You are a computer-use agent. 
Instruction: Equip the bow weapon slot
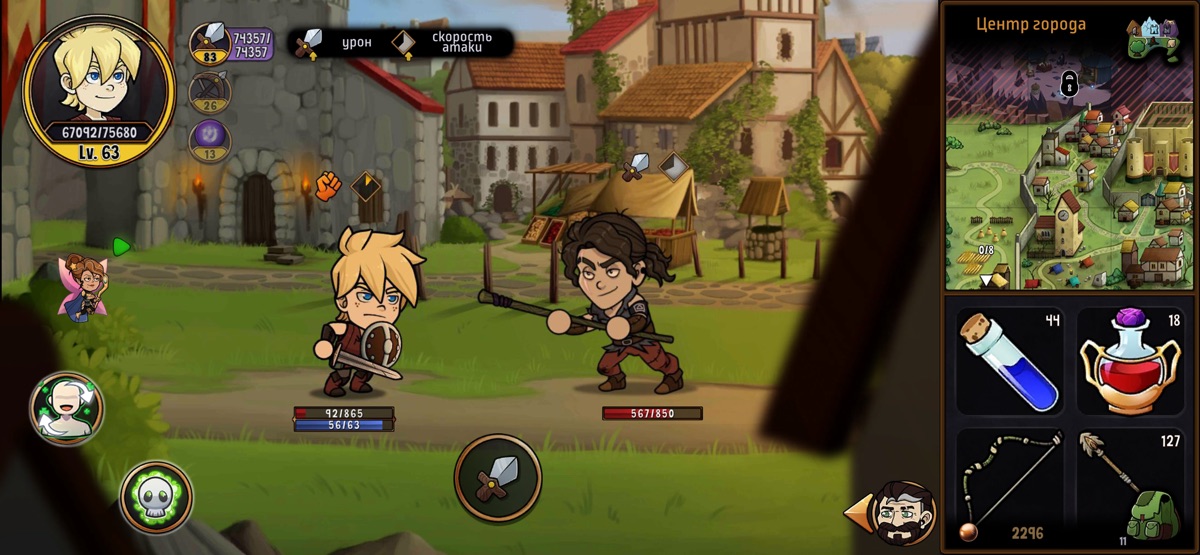pyautogui.click(x=1010, y=487)
